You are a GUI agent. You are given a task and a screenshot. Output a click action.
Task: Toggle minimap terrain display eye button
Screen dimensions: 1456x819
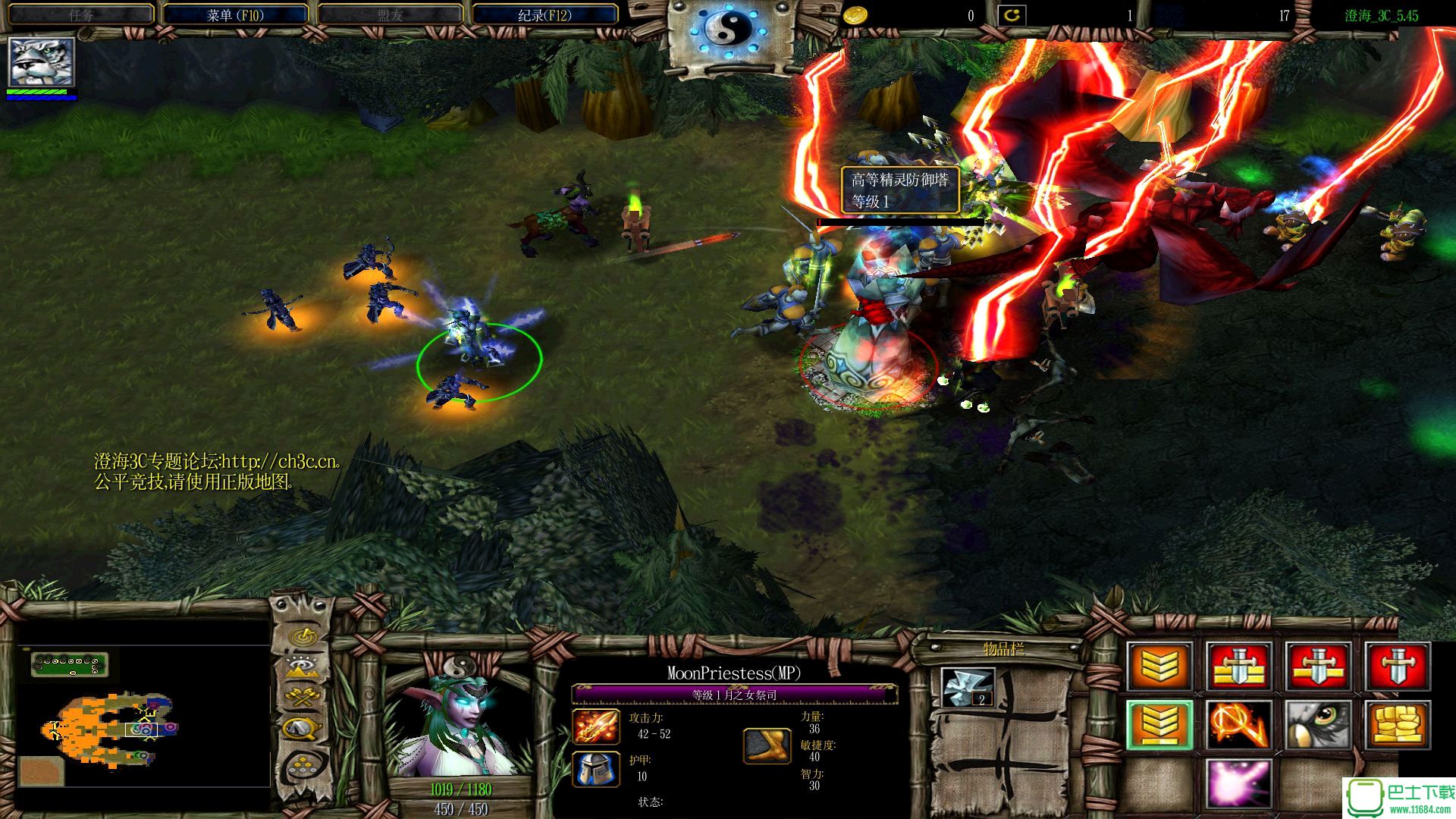point(303,667)
